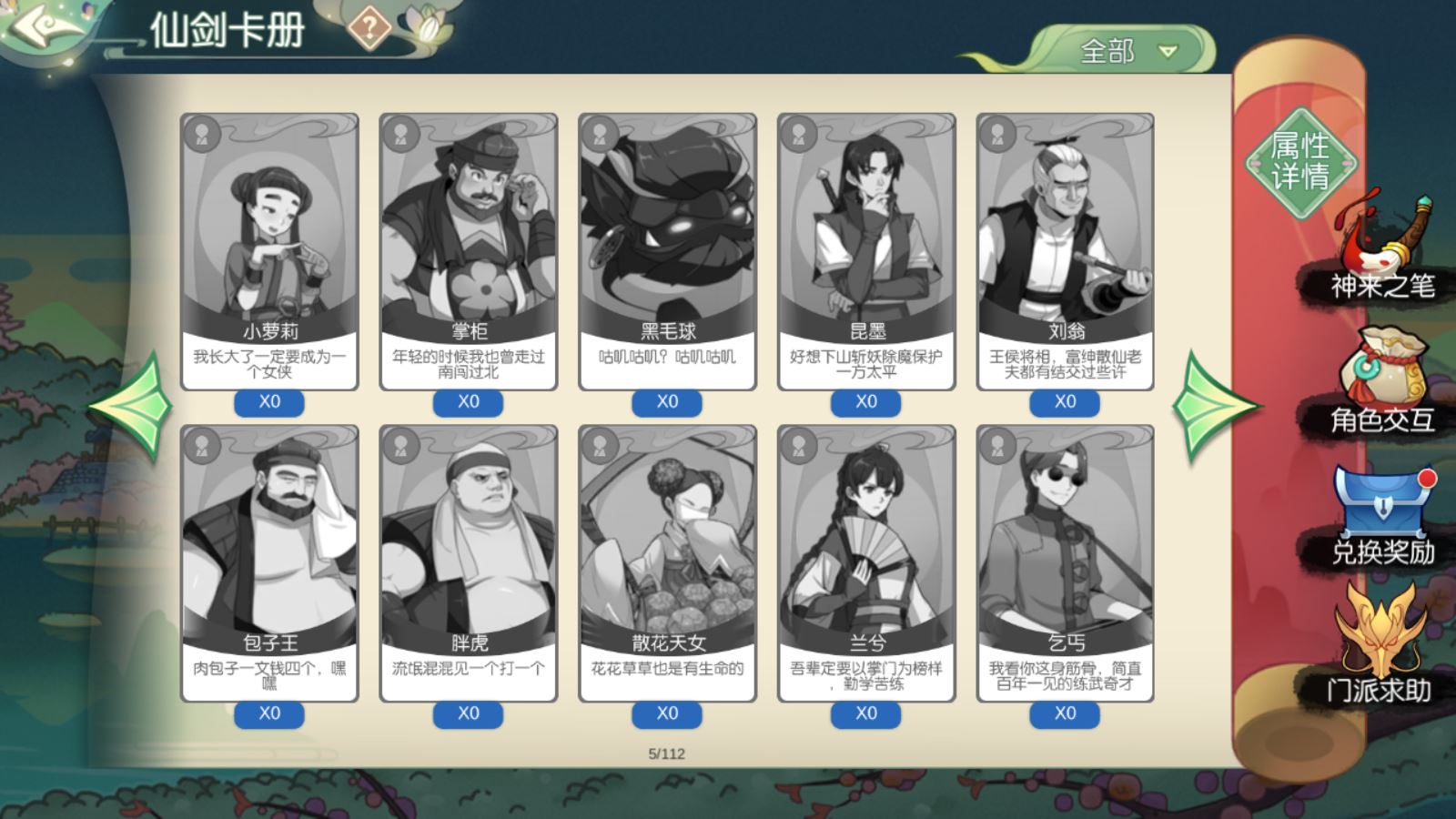1456x819 pixels.
Task: Select the 兰兮 card
Action: coord(866,562)
